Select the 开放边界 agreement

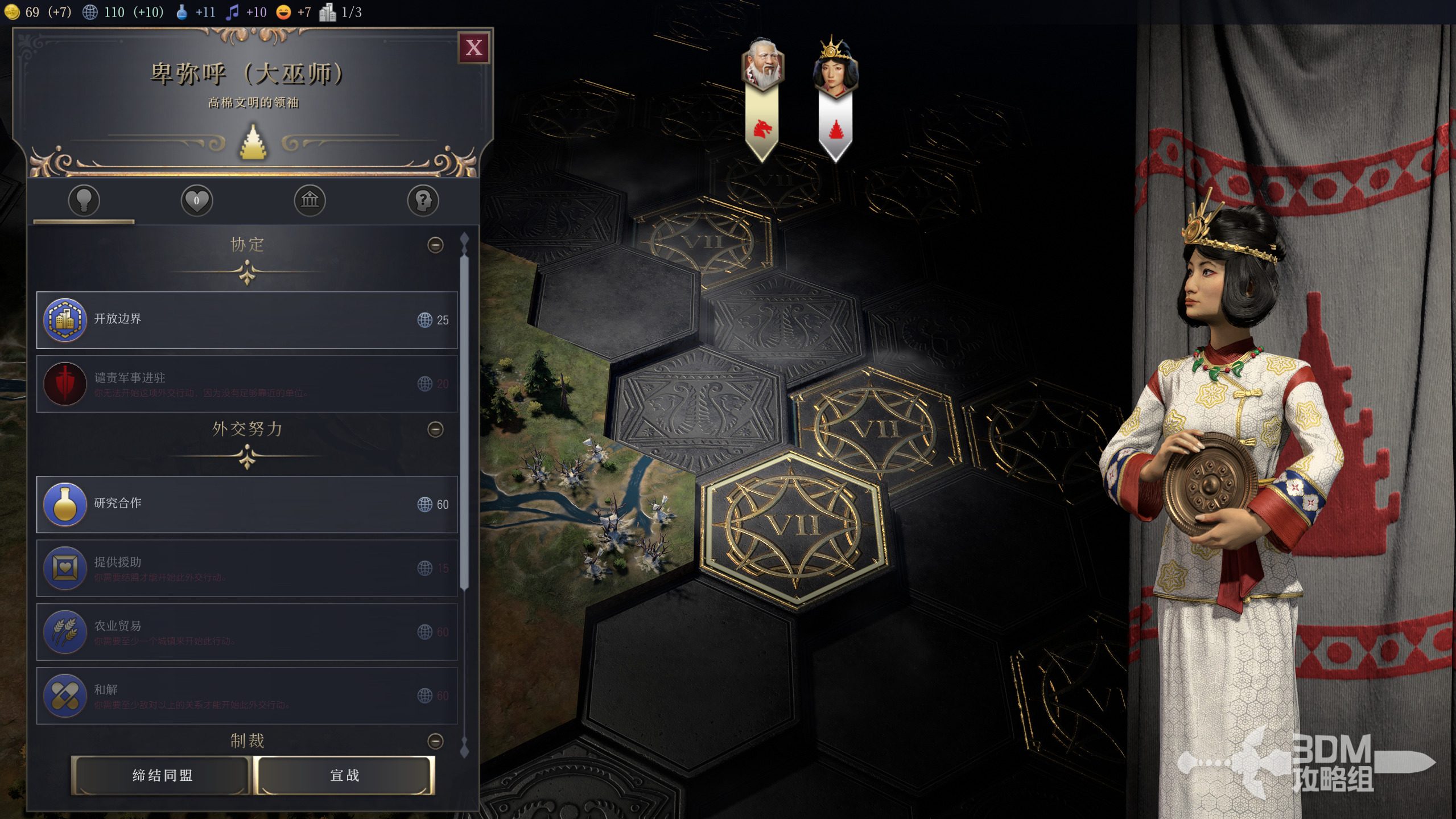click(x=247, y=320)
